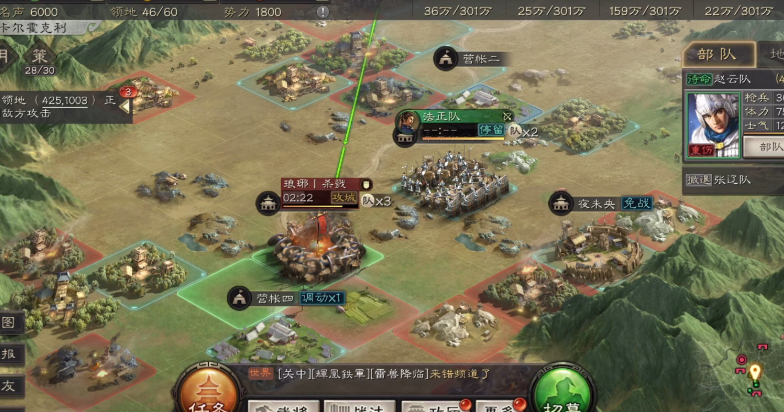Image resolution: width=784 pixels, height=412 pixels.
Task: Collapse the enemy attack alert arrow
Action: pyautogui.click(x=125, y=107)
